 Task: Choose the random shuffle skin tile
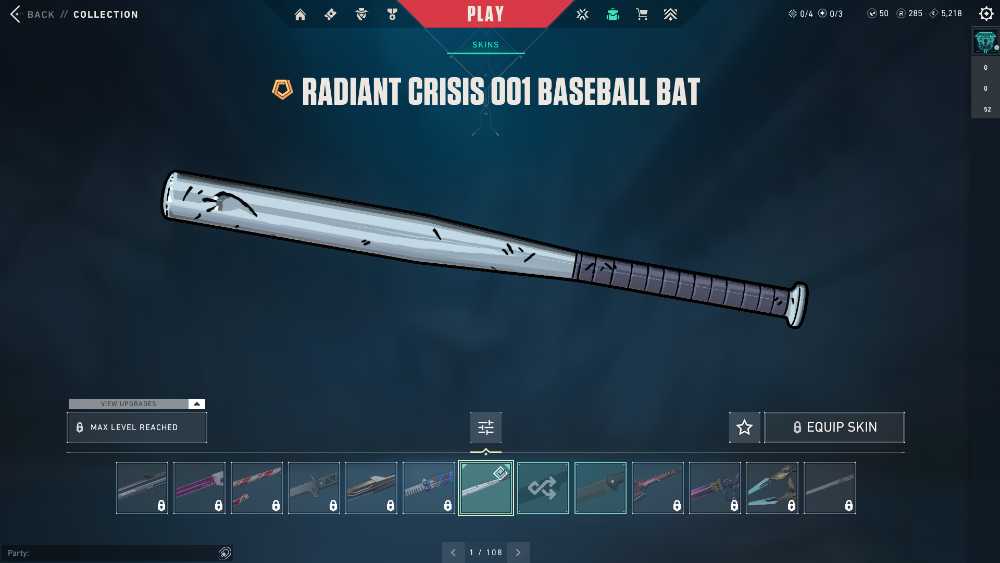[543, 488]
